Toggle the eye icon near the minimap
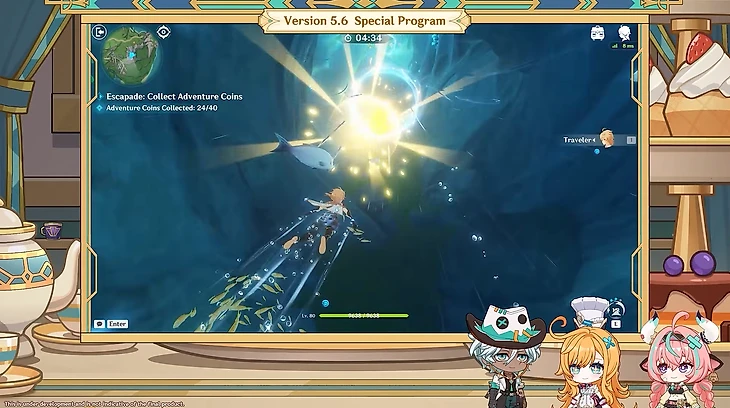Image resolution: width=730 pixels, height=408 pixels. [x=164, y=32]
